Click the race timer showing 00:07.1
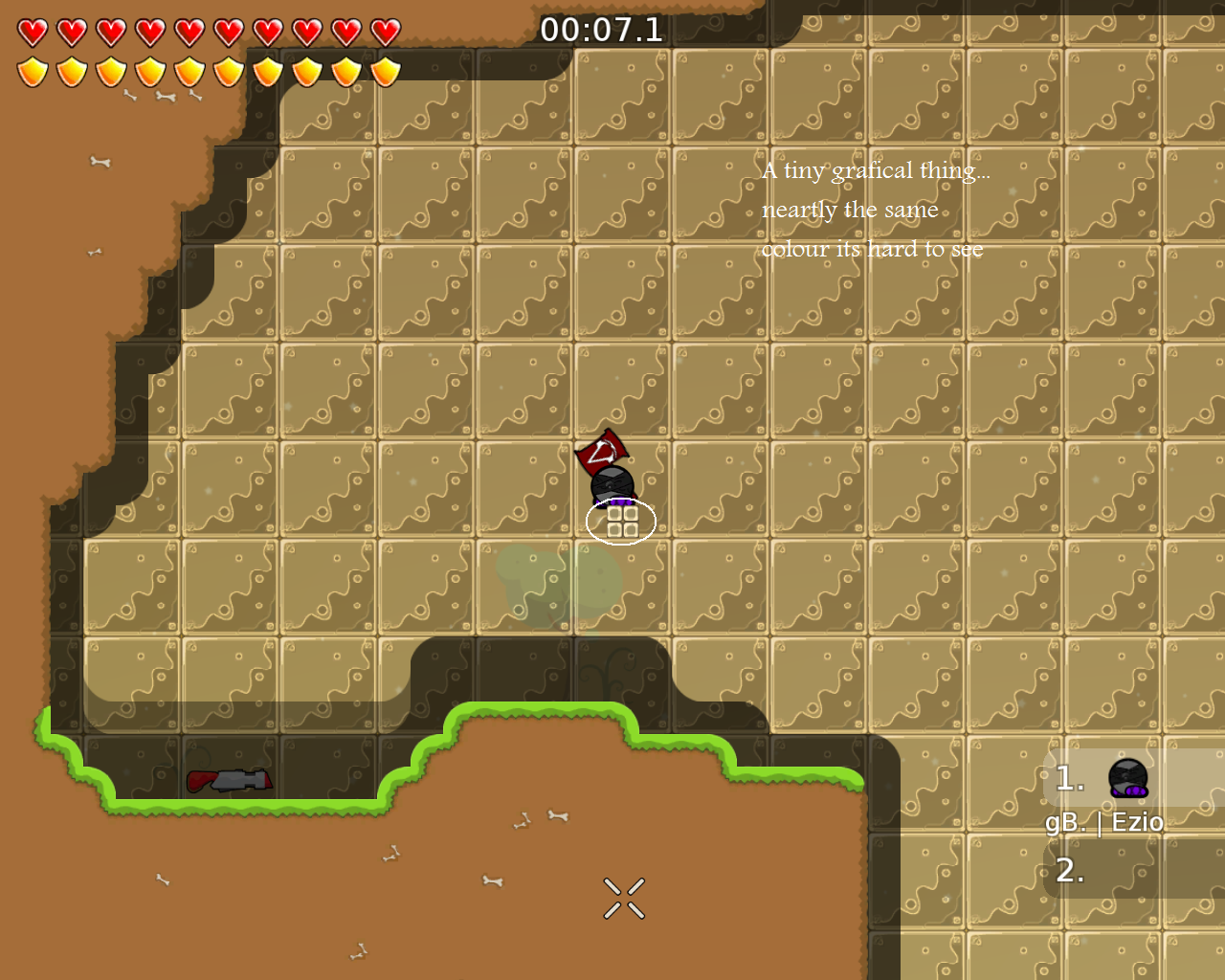This screenshot has height=980, width=1225. click(602, 30)
